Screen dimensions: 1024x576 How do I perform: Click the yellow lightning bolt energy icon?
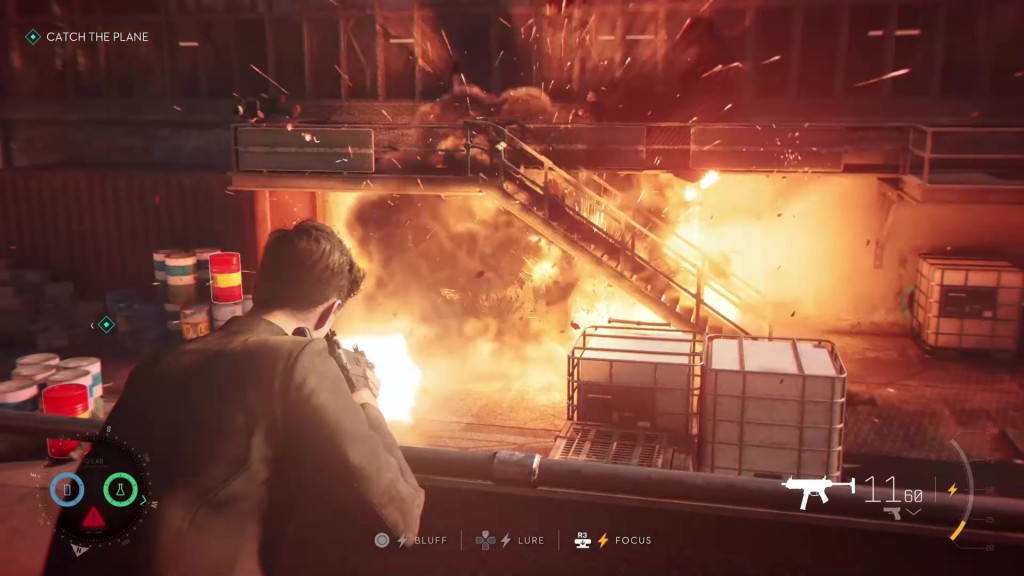coord(951,490)
